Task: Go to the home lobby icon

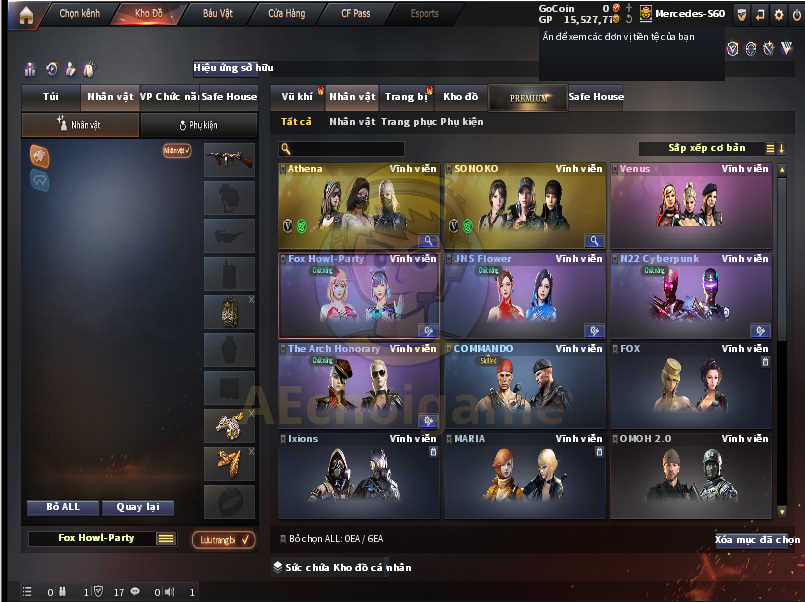Action: pyautogui.click(x=18, y=14)
